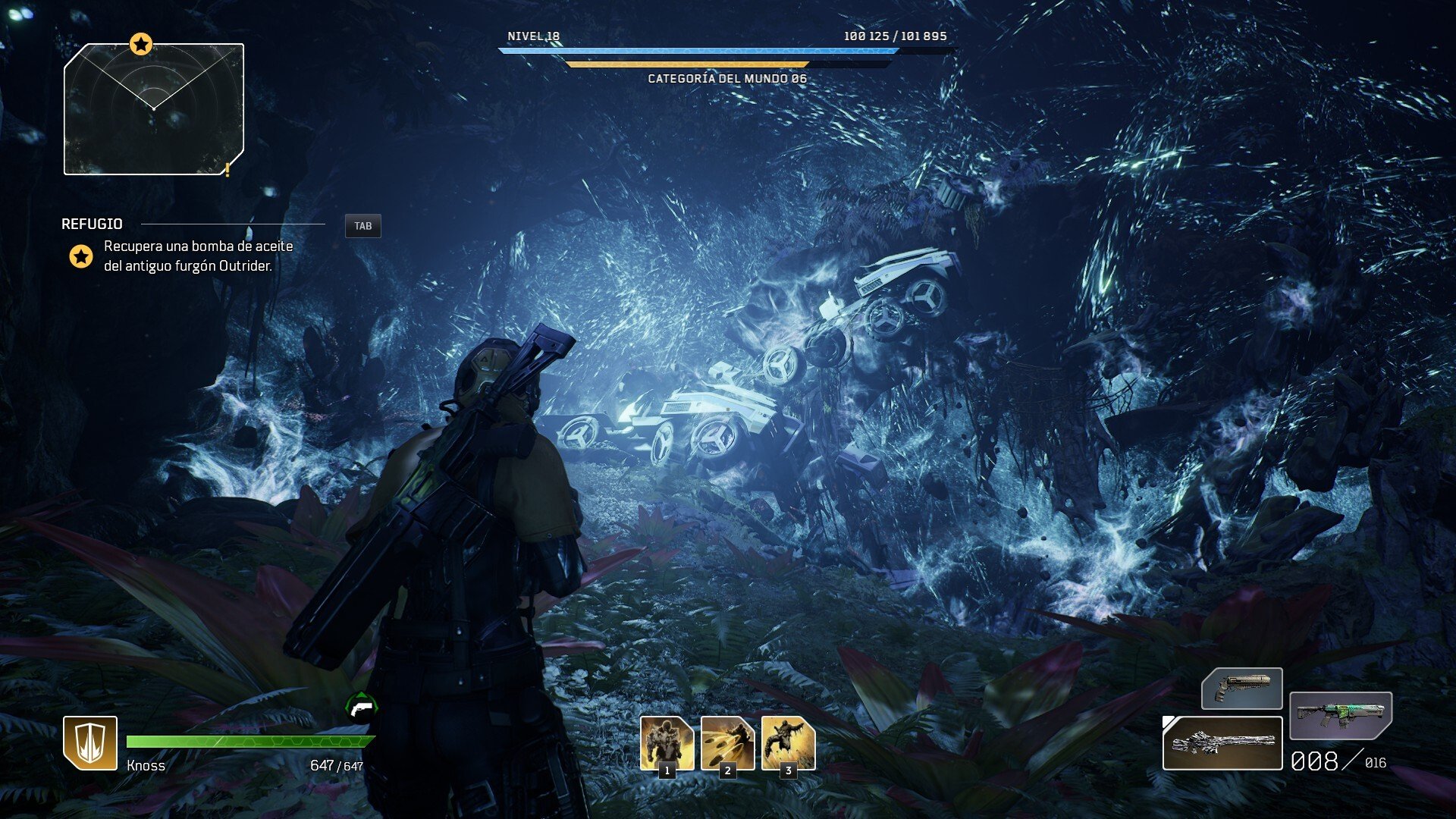Activate the first skill icon
The height and width of the screenshot is (819, 1456).
coord(667,743)
